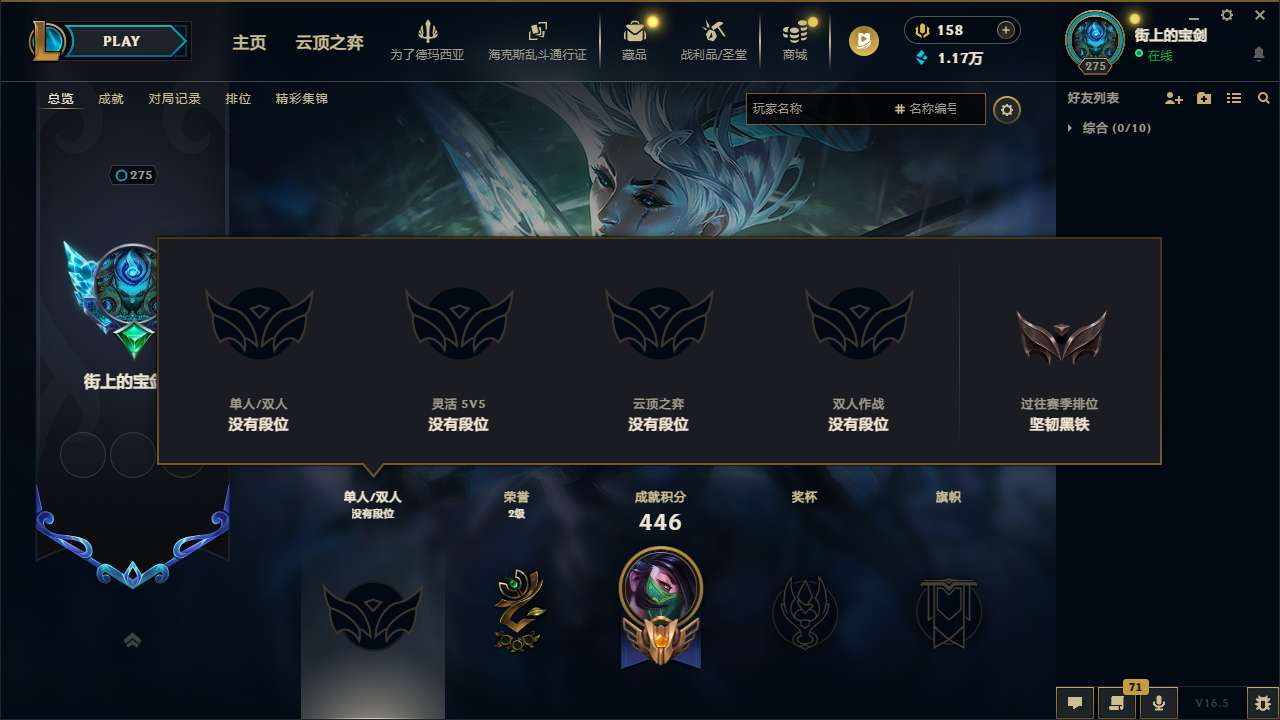Open the 为了德玛西亚 event page

click(x=429, y=42)
